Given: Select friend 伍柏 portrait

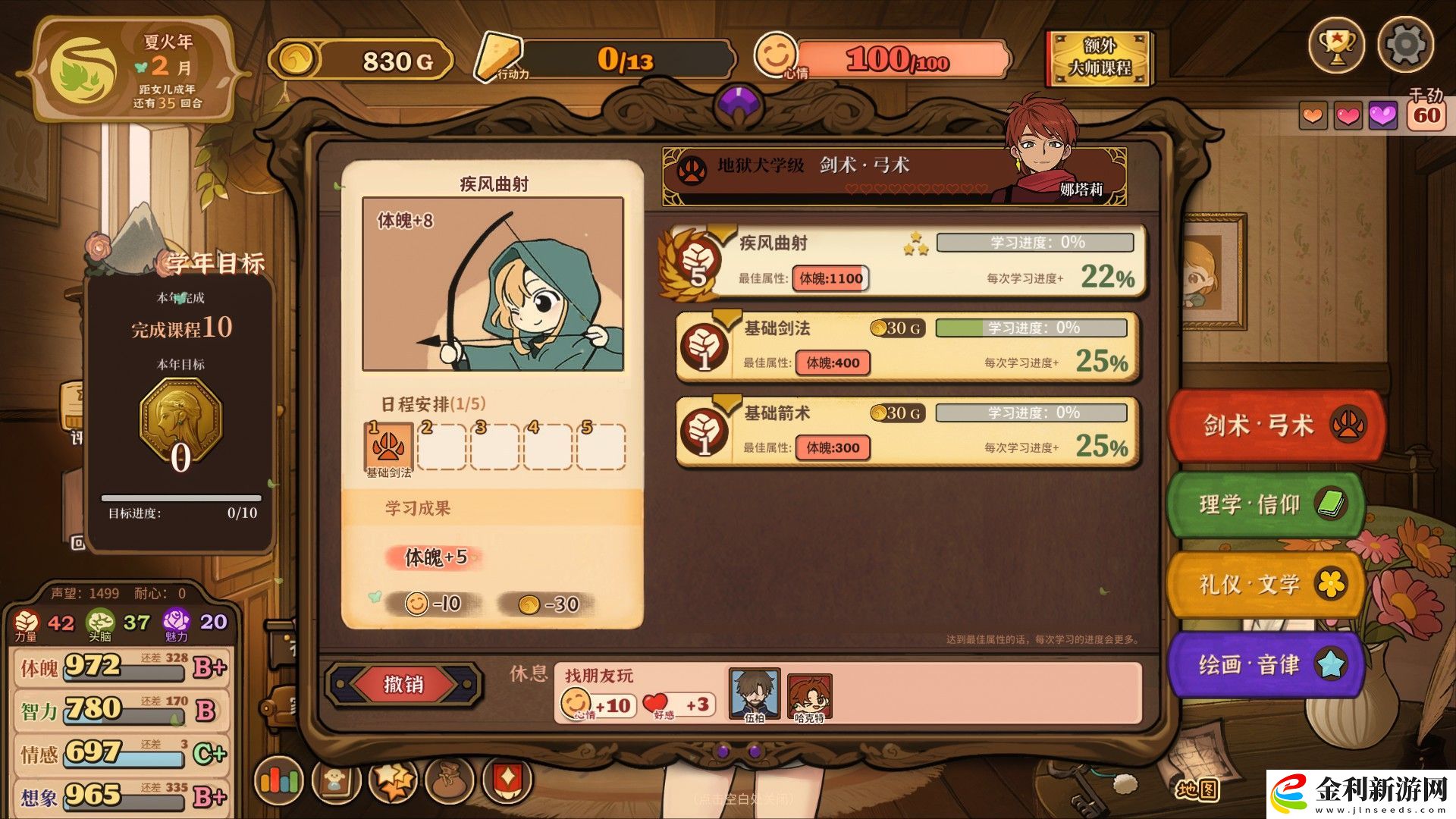Looking at the screenshot, I should point(754,692).
